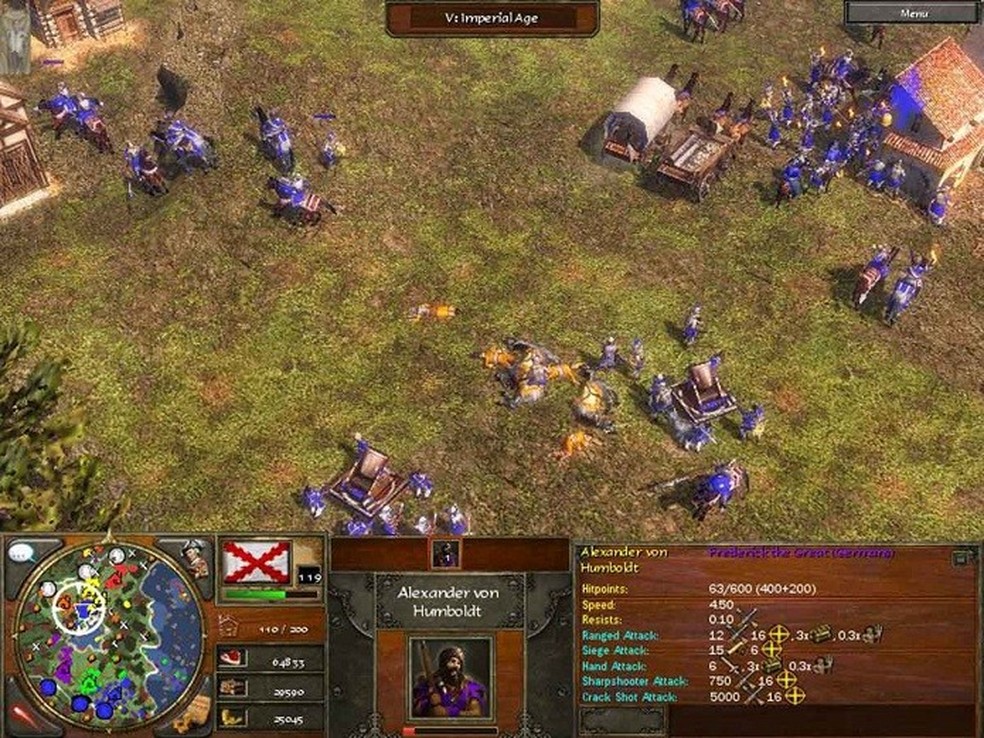This screenshot has width=984, height=738.
Task: Click the food resource icon
Action: pos(232,658)
